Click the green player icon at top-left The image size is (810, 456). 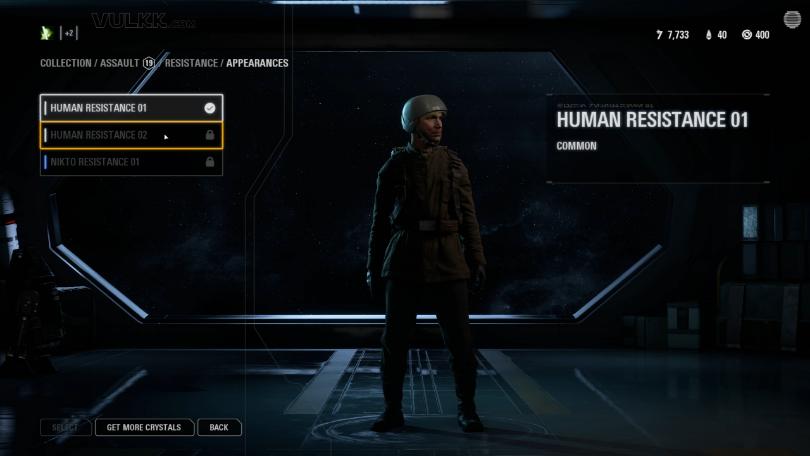tap(46, 33)
